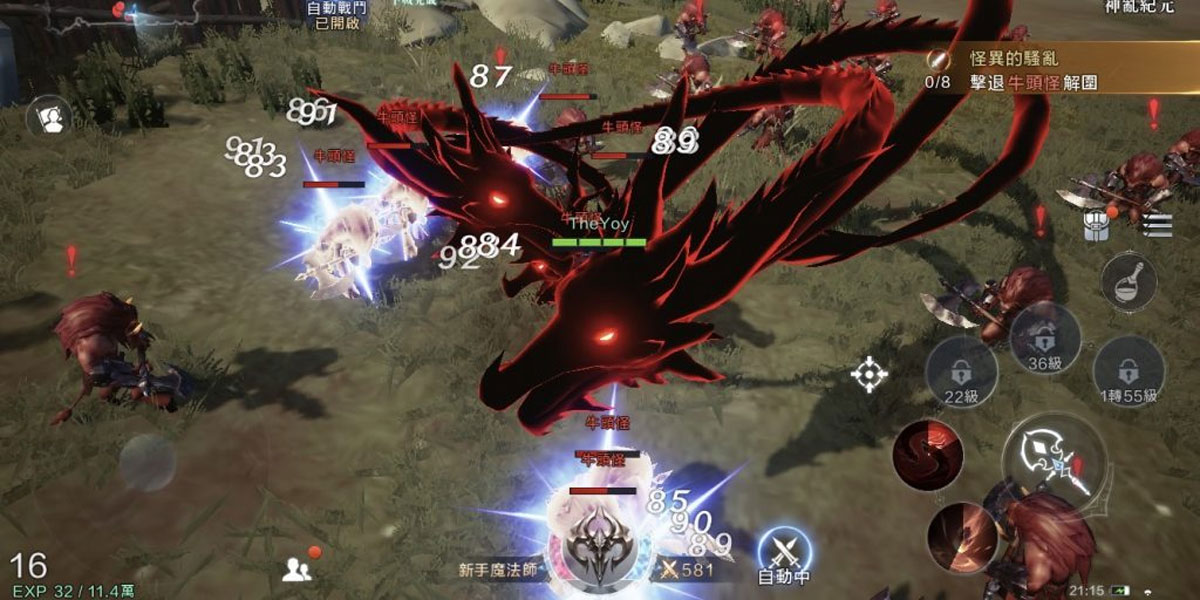
Task: Tap the virtual joystick circle
Action: (148, 462)
